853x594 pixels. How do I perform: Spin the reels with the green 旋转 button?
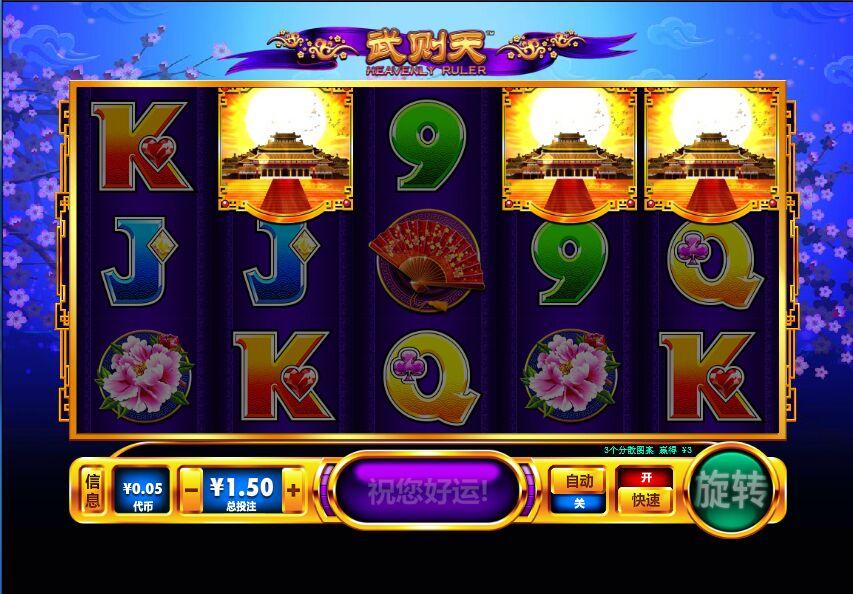[731, 492]
